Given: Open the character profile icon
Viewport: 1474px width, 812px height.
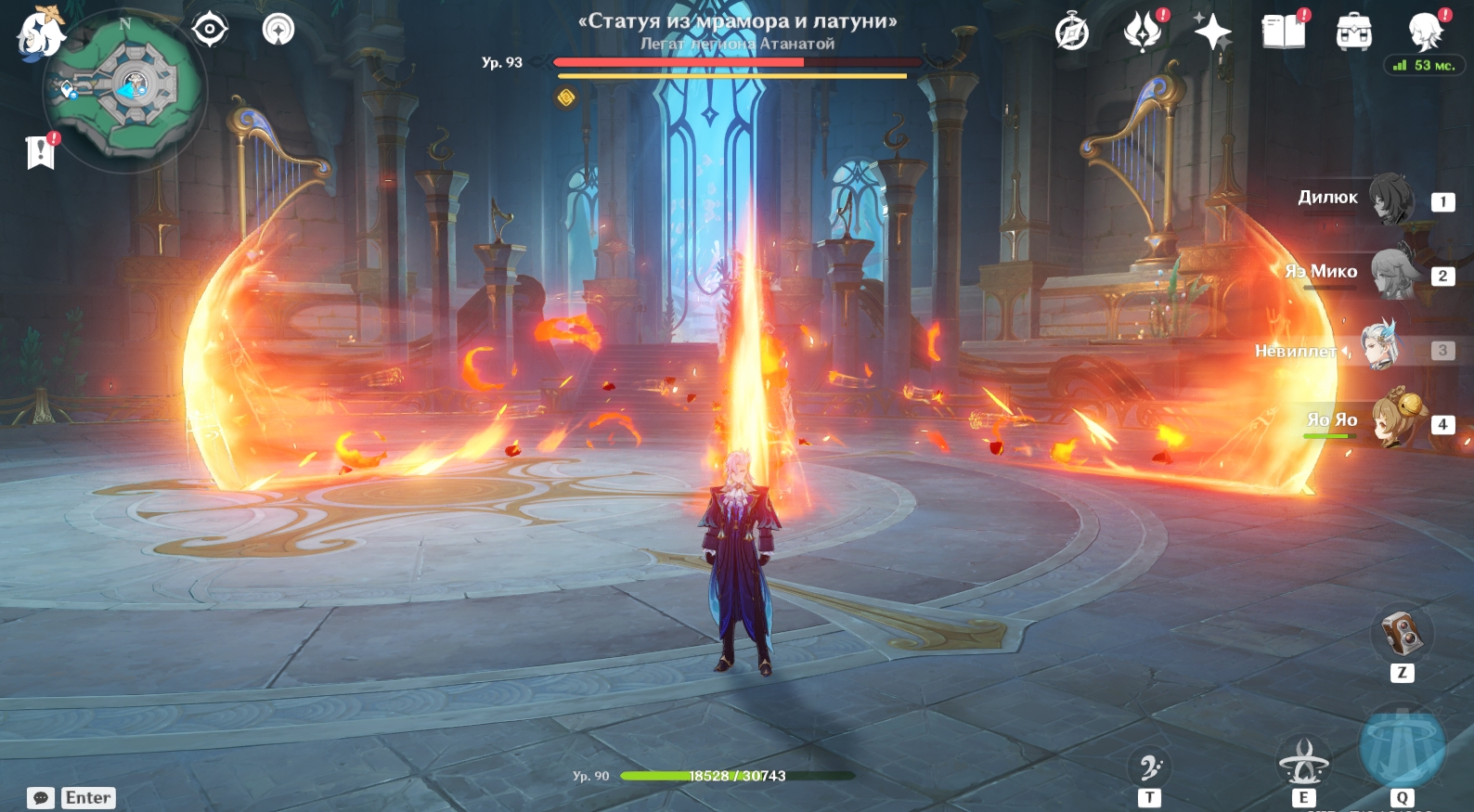Looking at the screenshot, I should 1424,32.
